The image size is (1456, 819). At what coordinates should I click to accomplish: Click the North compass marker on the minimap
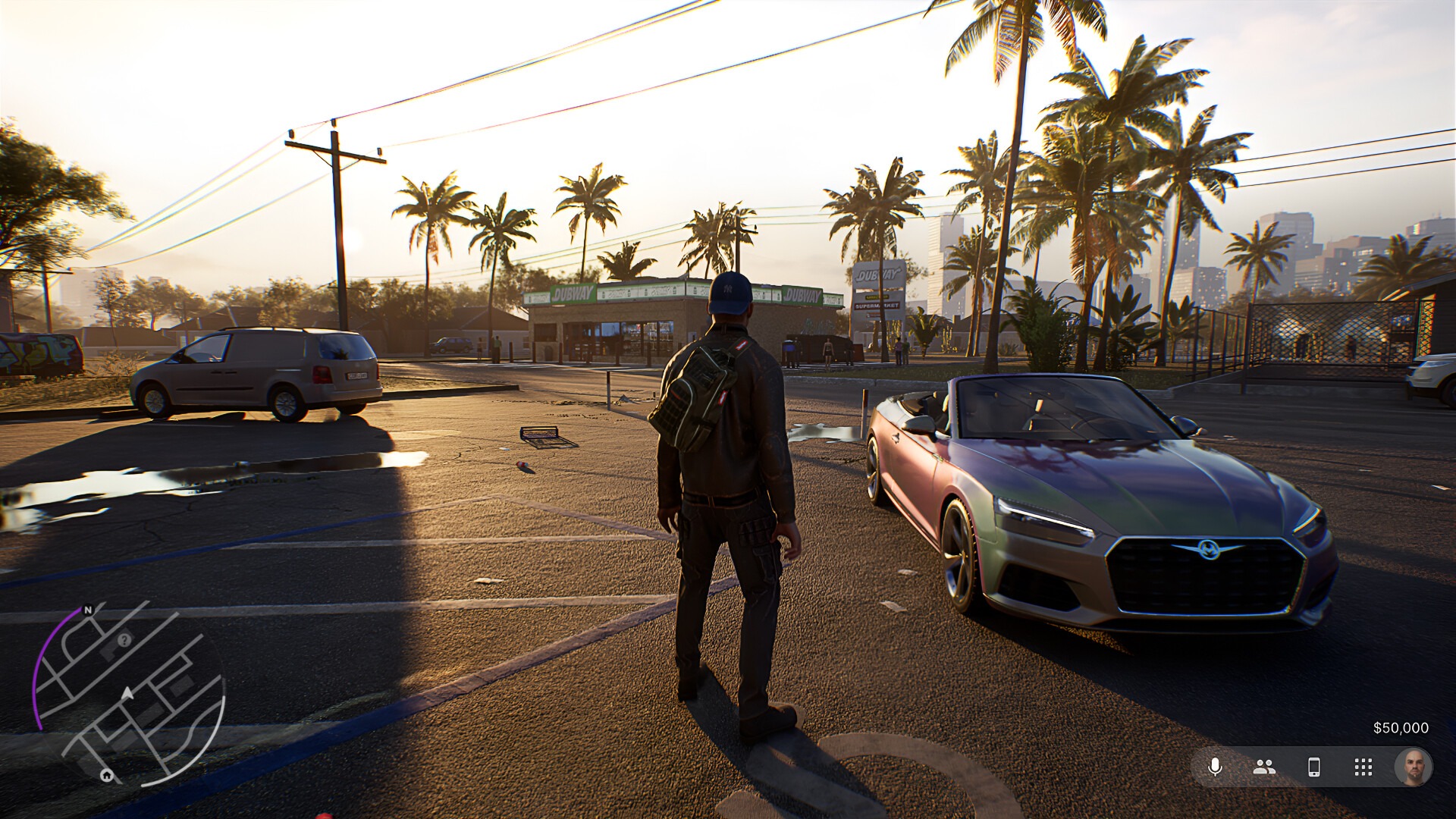click(x=88, y=609)
